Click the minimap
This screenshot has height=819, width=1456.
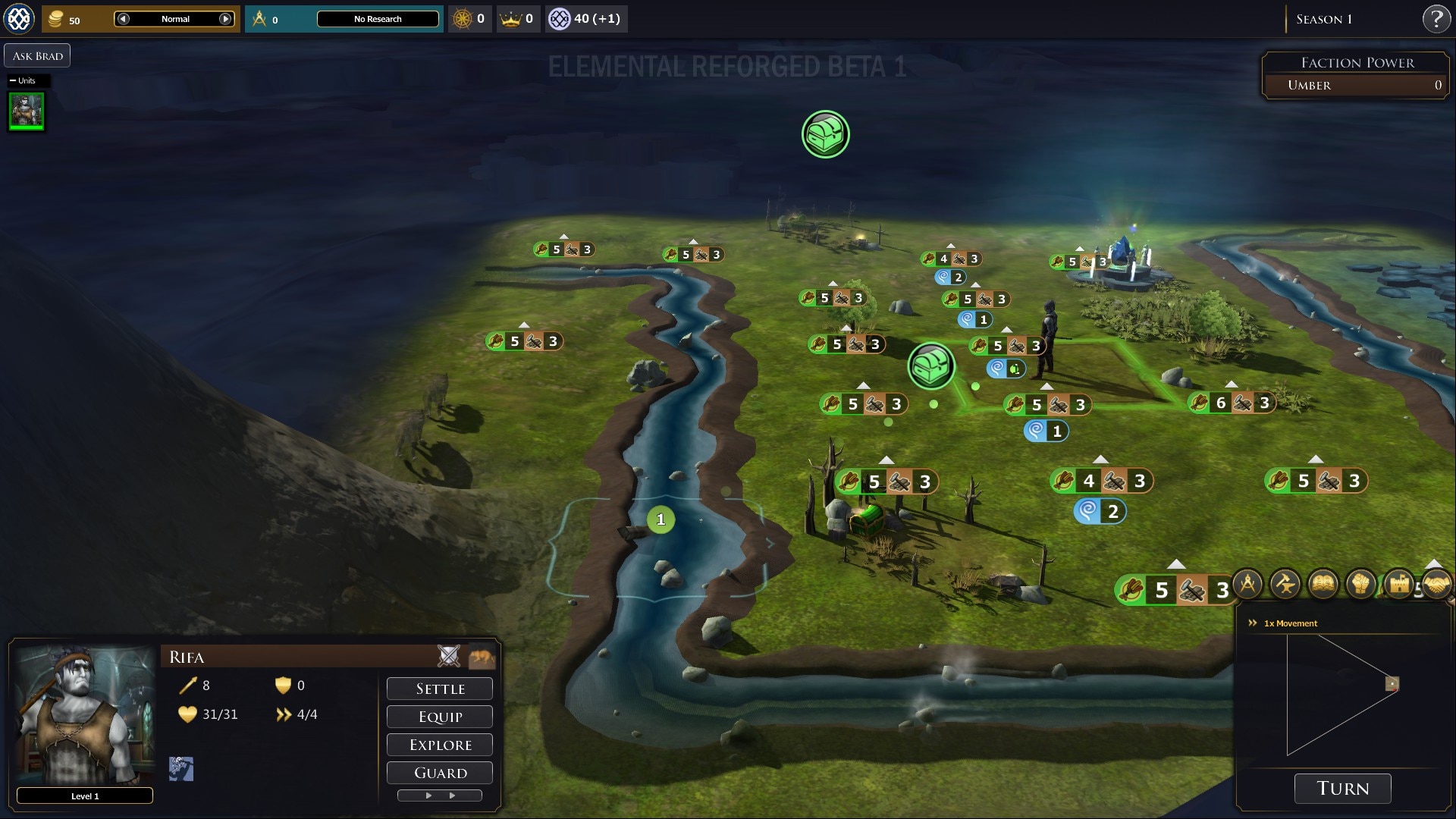(1342, 694)
